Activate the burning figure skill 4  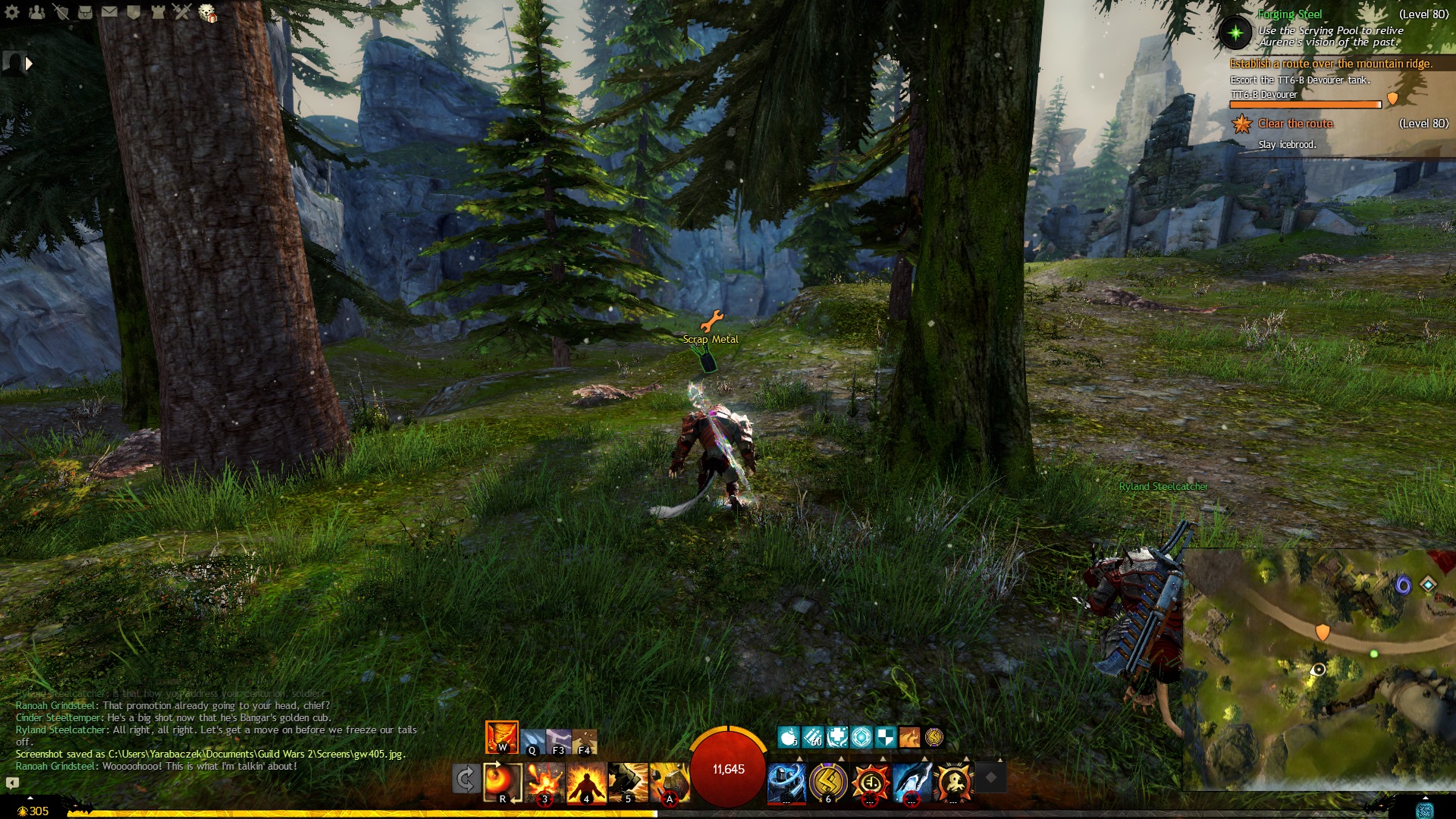(x=587, y=782)
